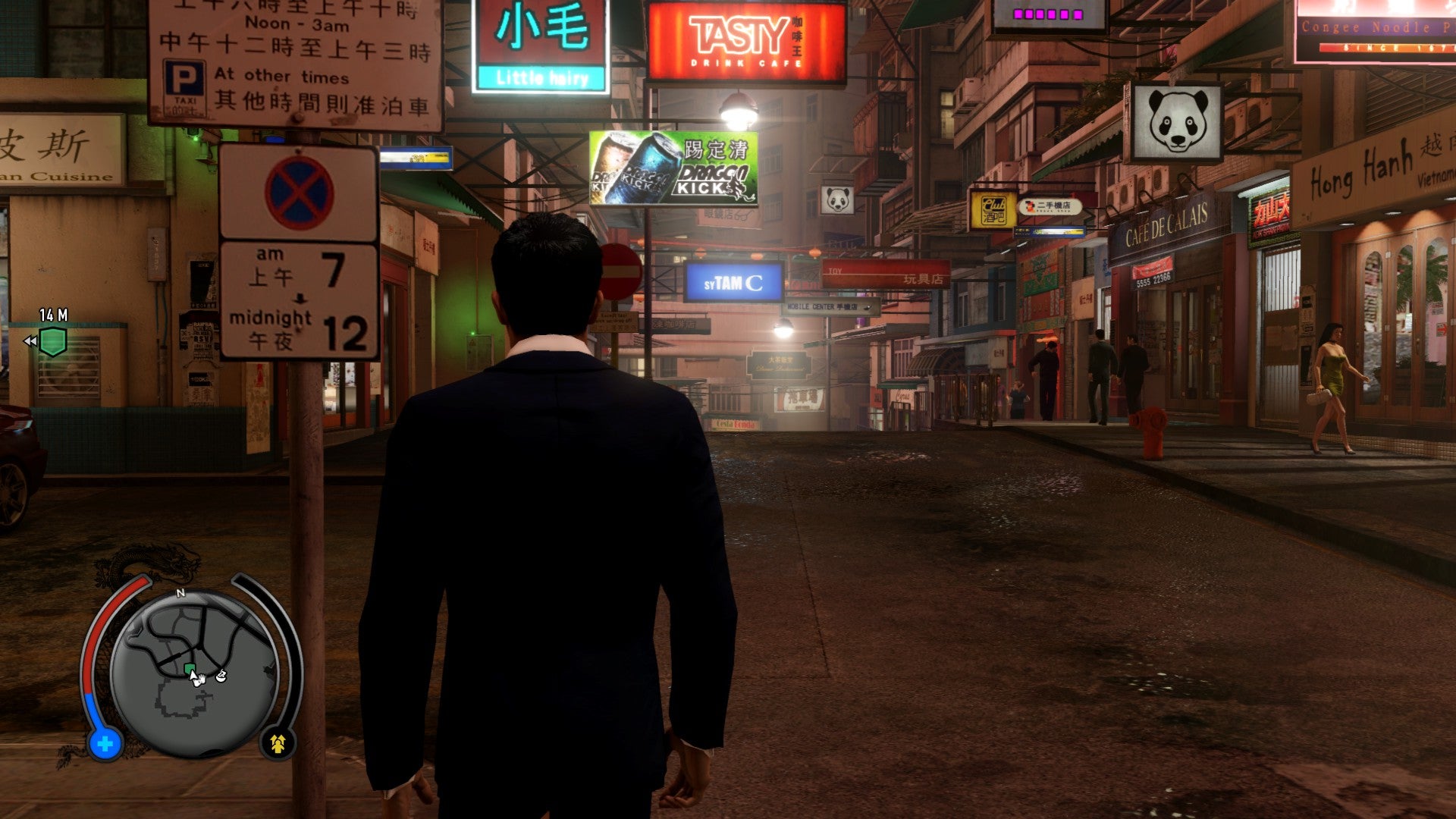Select the N compass letter on the minimap
The width and height of the screenshot is (1456, 819).
181,594
